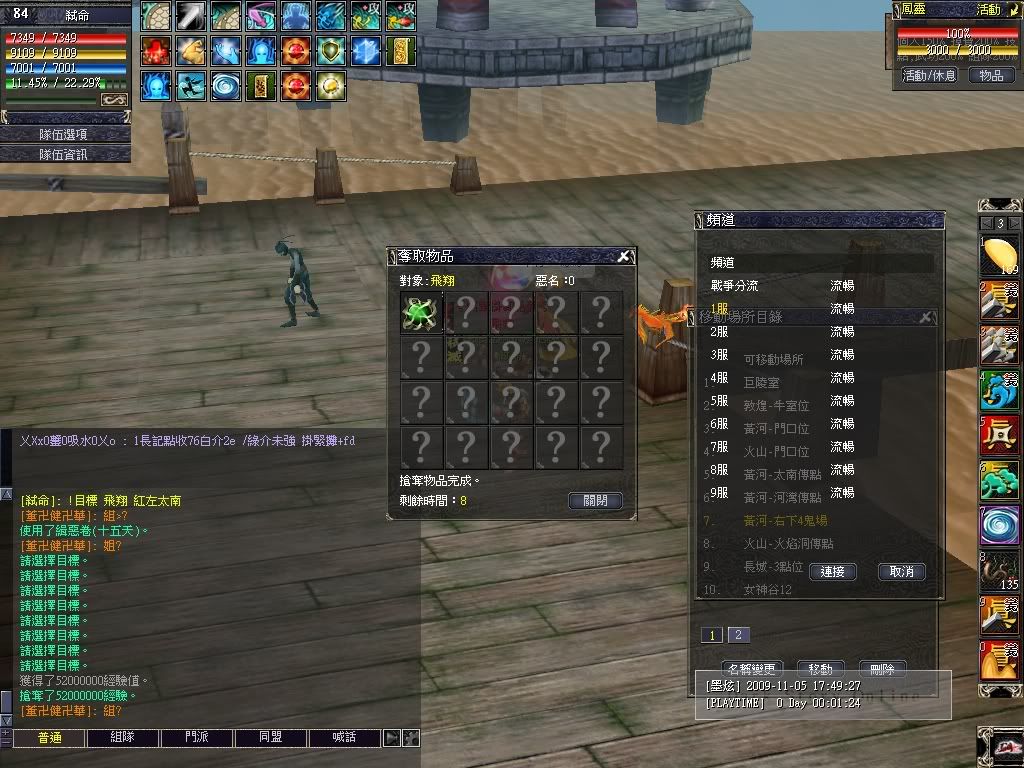Choose the 5服 channel row
Viewport: 1024px width, 768px height.
click(720, 401)
